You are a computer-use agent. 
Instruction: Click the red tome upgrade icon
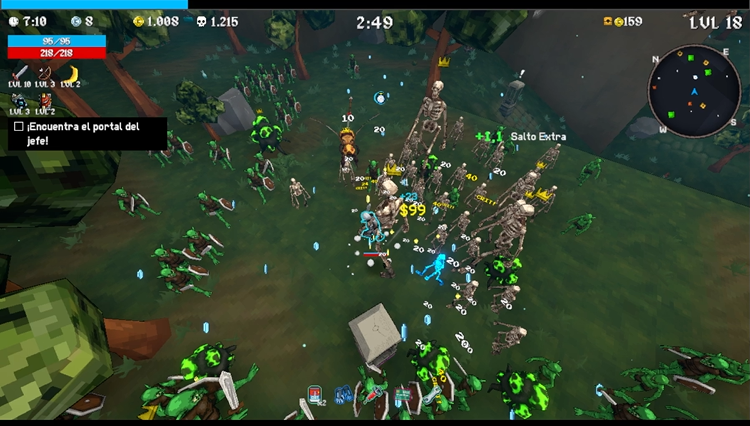pos(46,100)
